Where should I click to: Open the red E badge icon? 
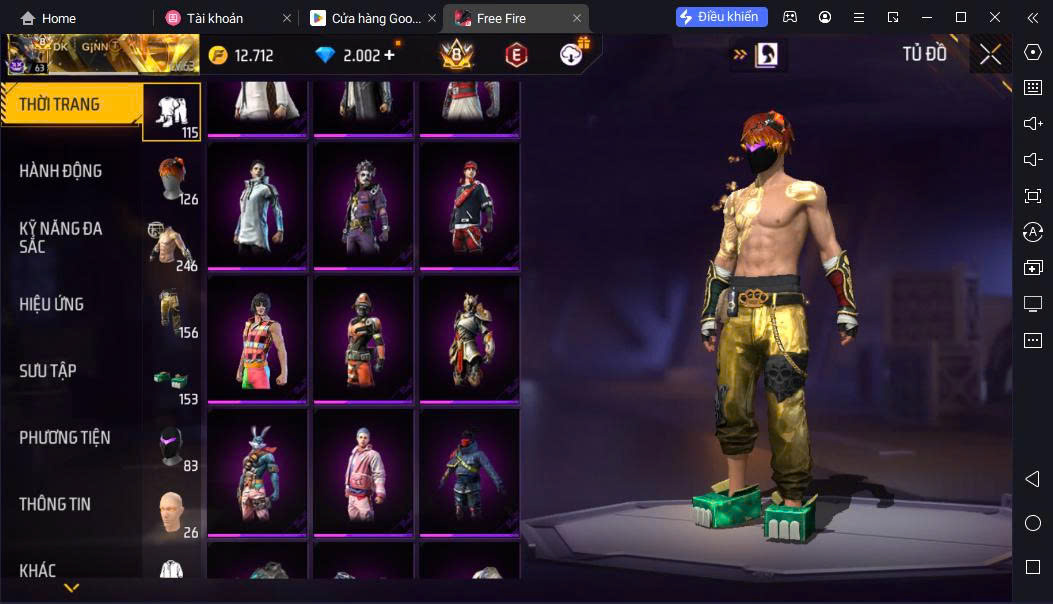click(516, 55)
